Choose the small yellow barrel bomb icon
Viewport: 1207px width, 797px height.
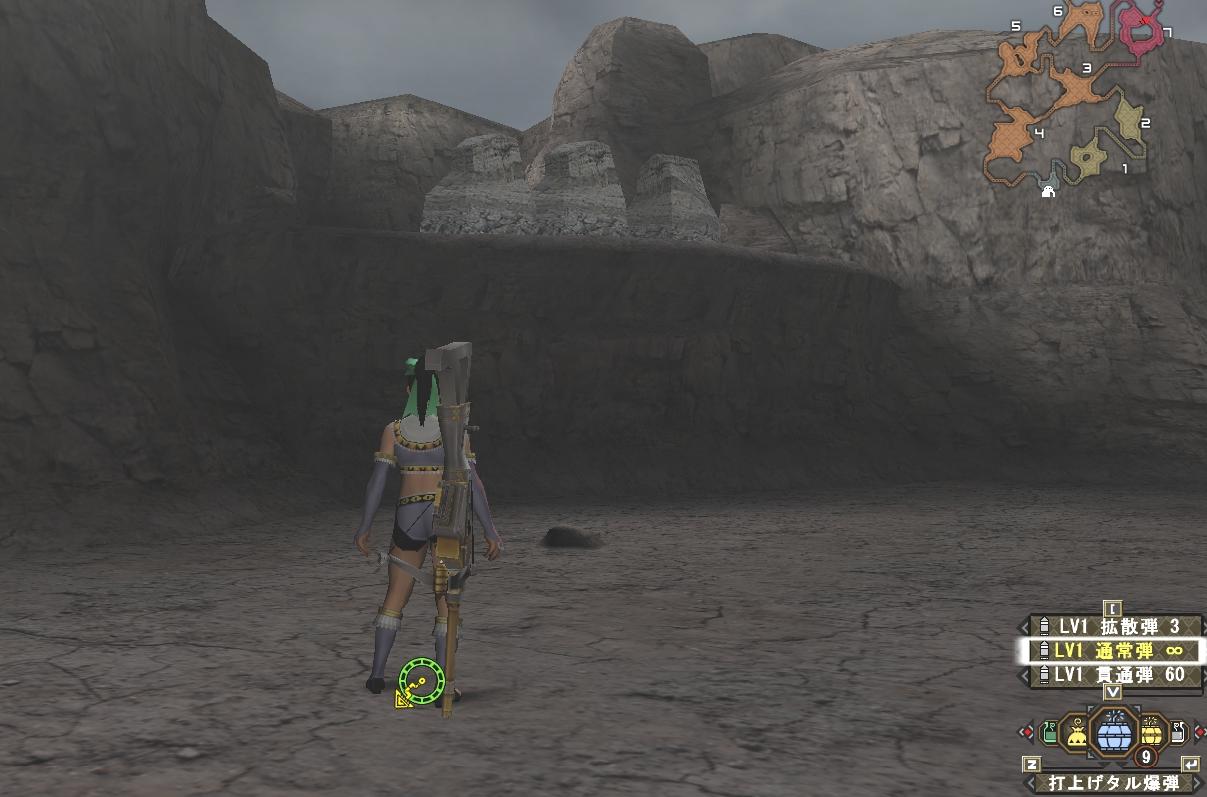[1150, 735]
